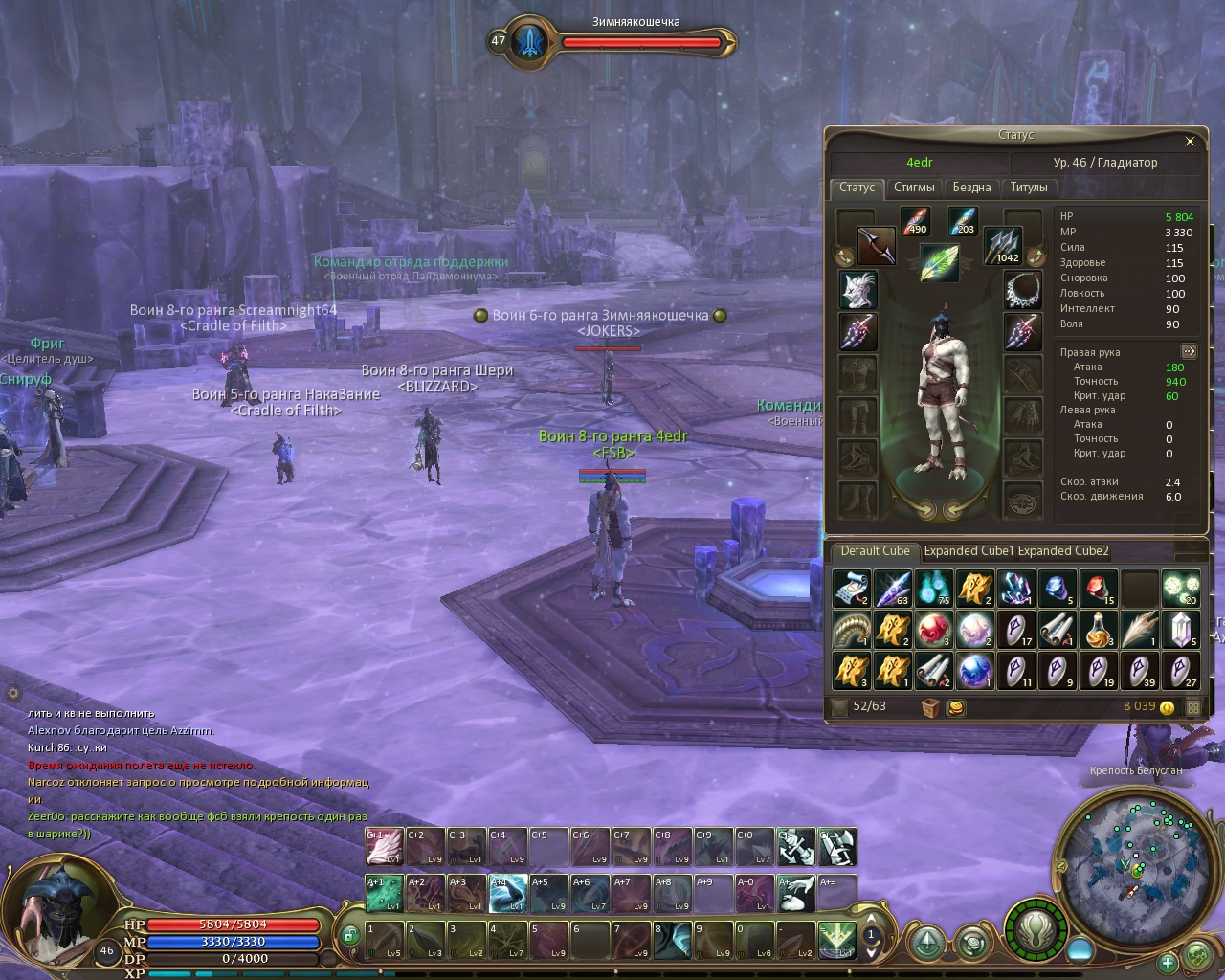Viewport: 1225px width, 980px height.
Task: Switch to Expanded Cube2 inventory tab
Action: [x=1063, y=551]
